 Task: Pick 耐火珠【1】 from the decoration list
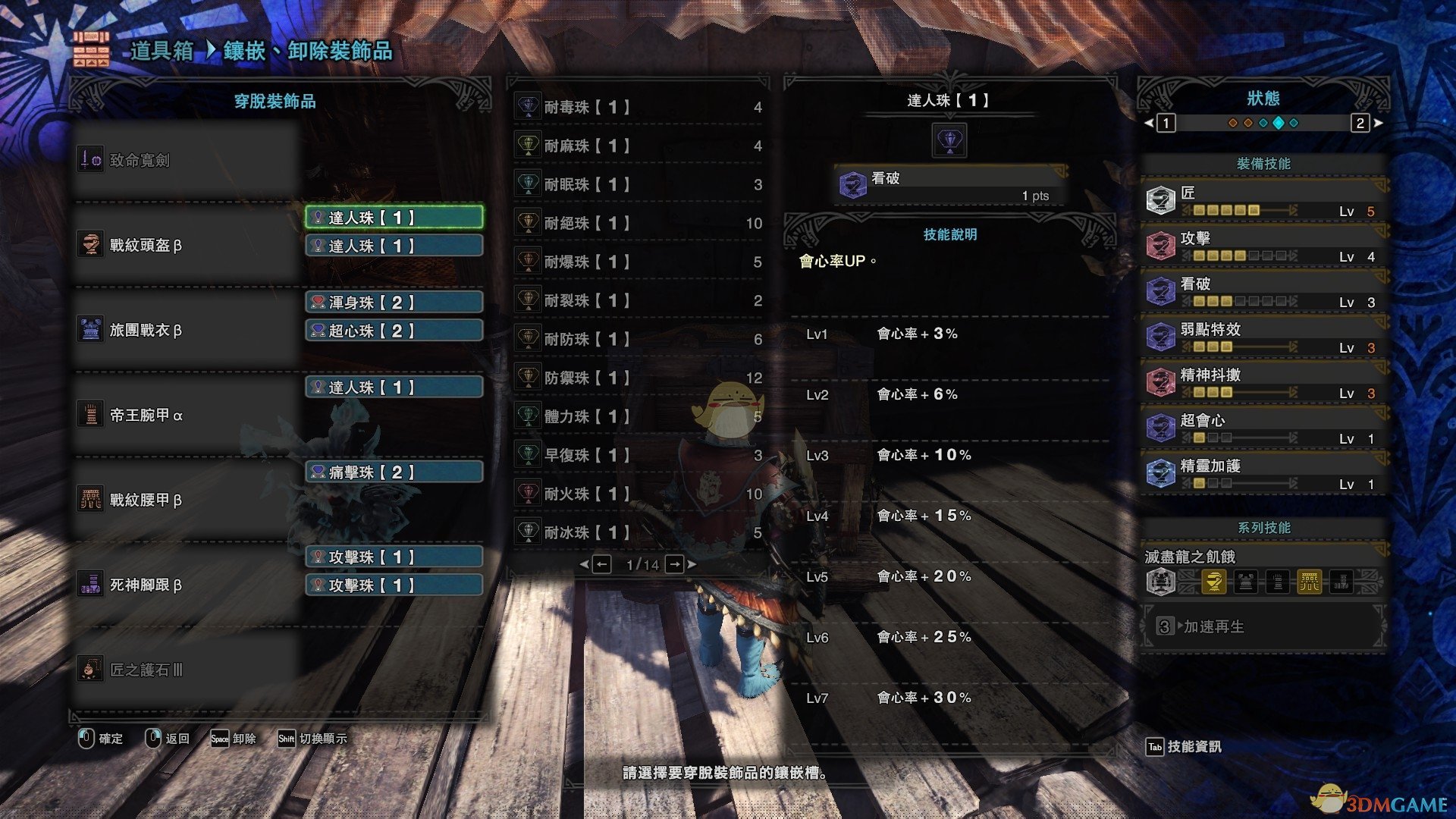pyautogui.click(x=639, y=494)
